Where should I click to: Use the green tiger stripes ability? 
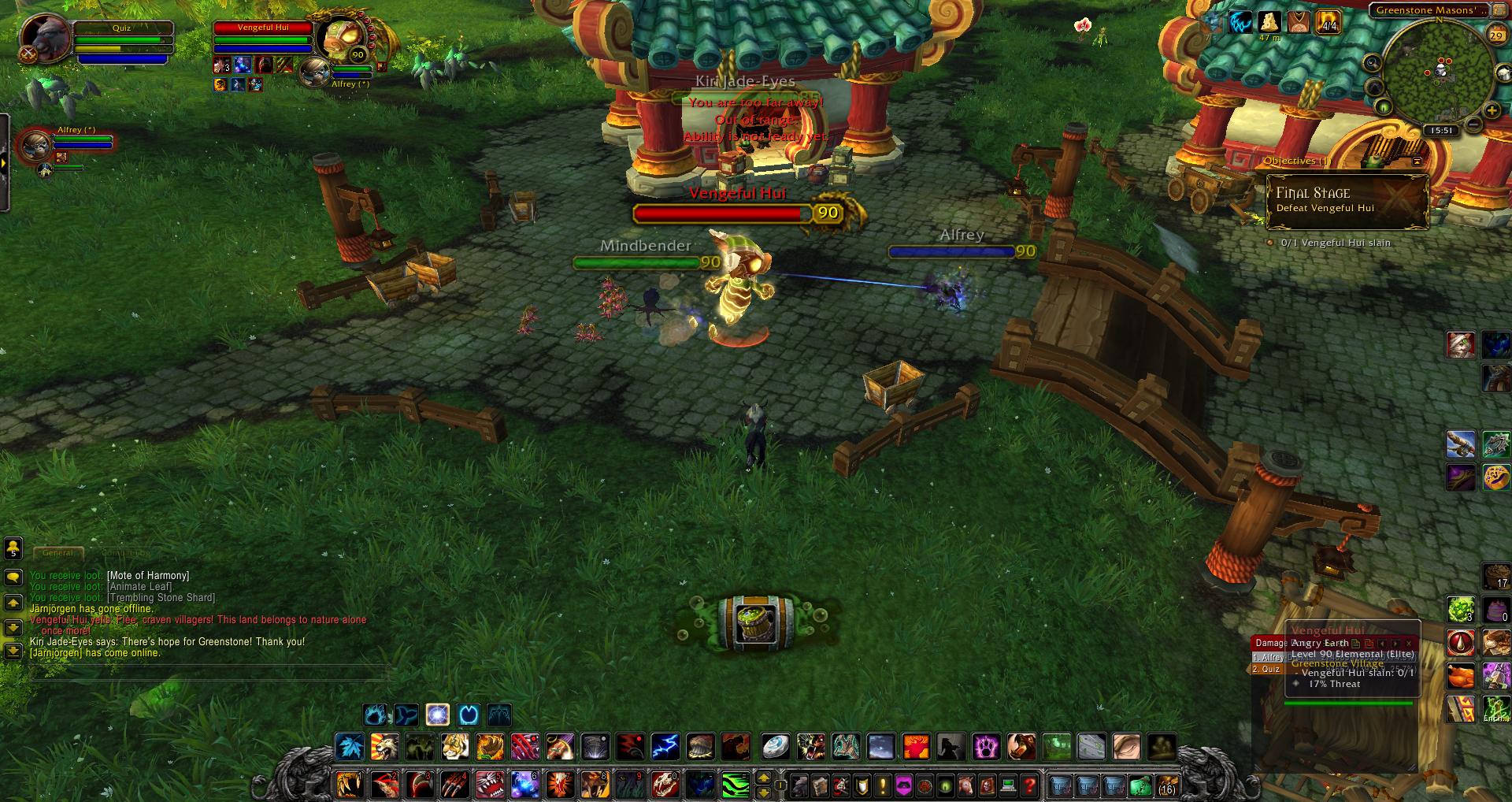tap(734, 785)
